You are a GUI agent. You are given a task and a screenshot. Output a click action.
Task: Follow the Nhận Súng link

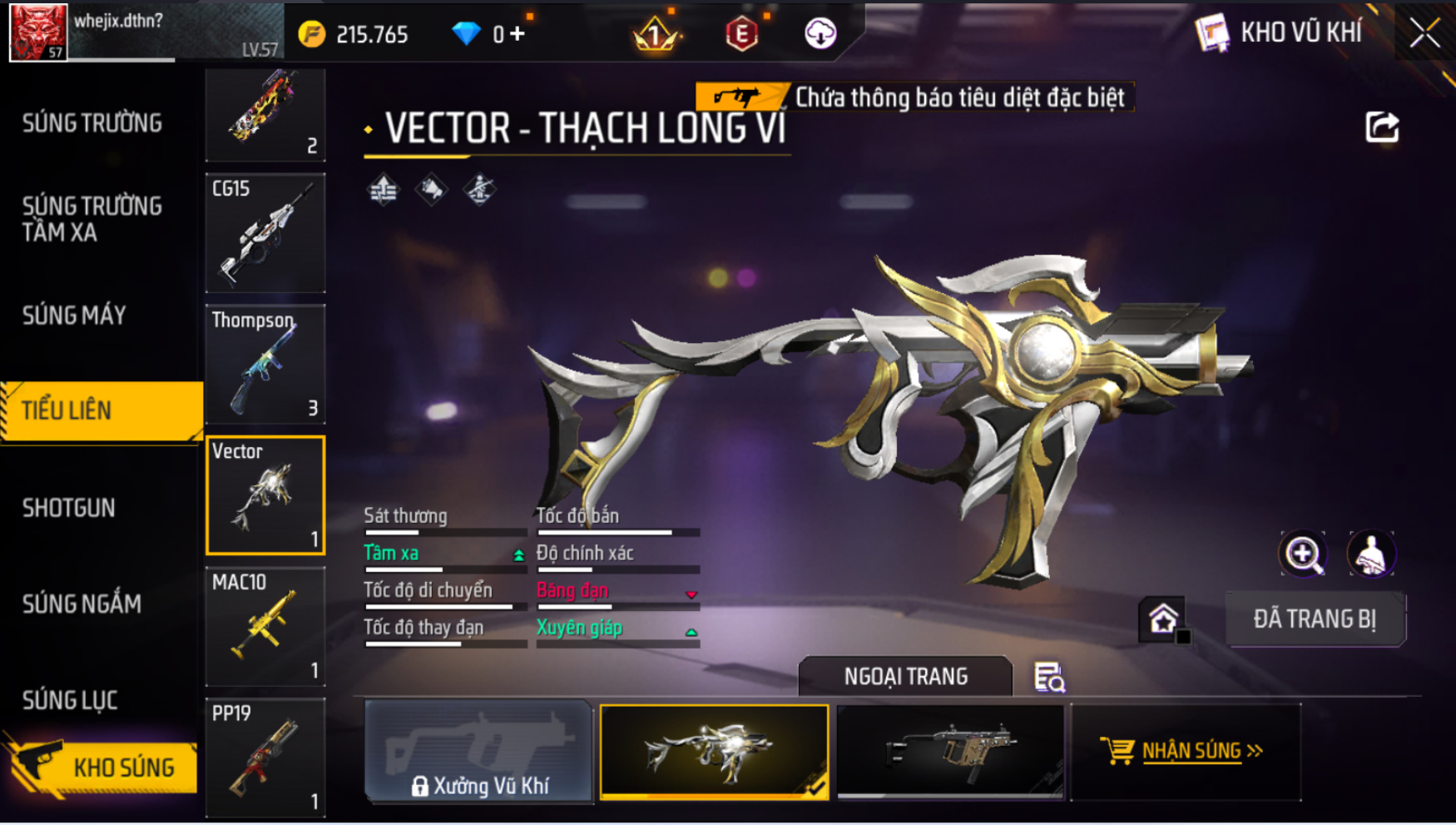pos(1186,751)
